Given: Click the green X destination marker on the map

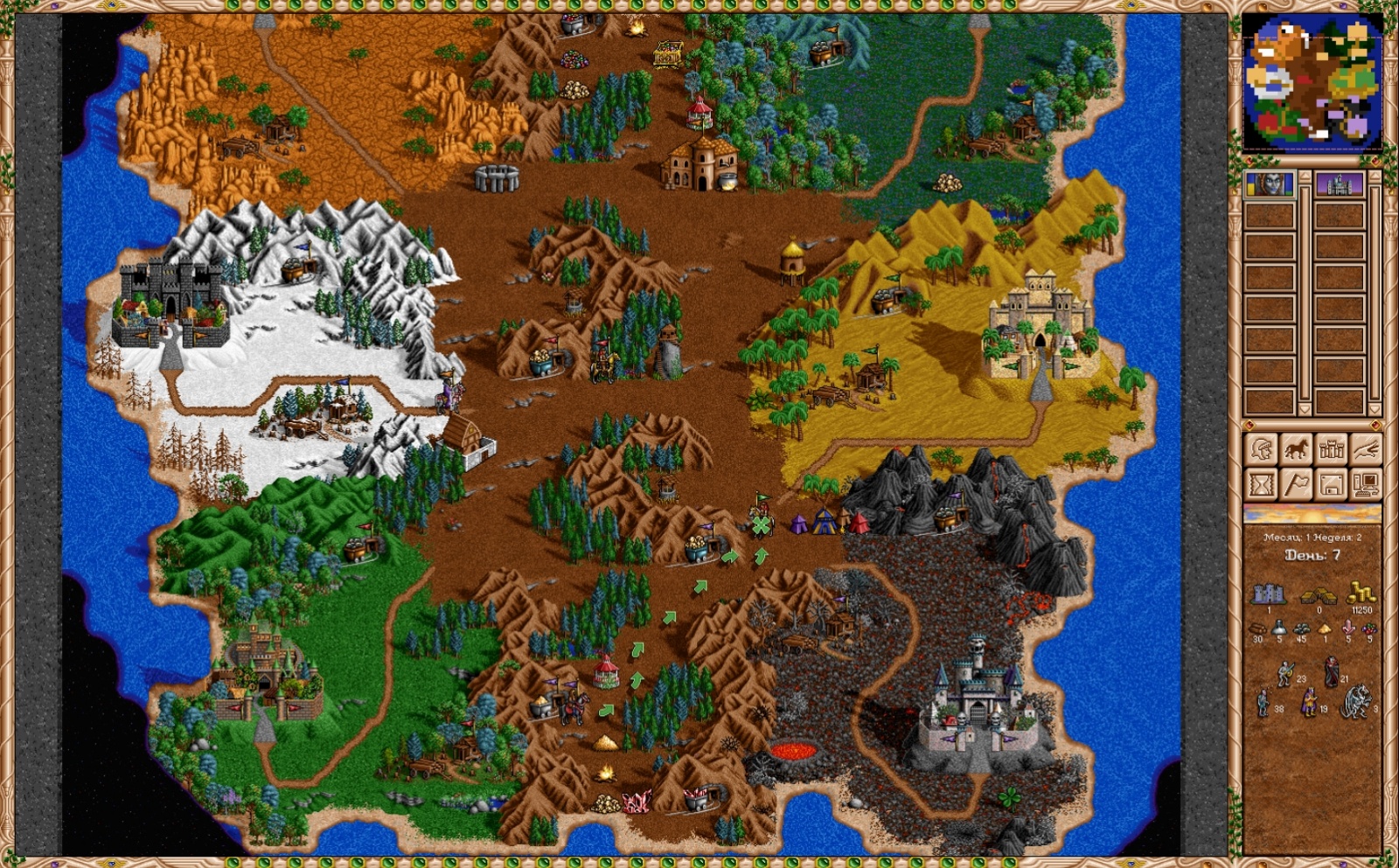Looking at the screenshot, I should pos(762,525).
